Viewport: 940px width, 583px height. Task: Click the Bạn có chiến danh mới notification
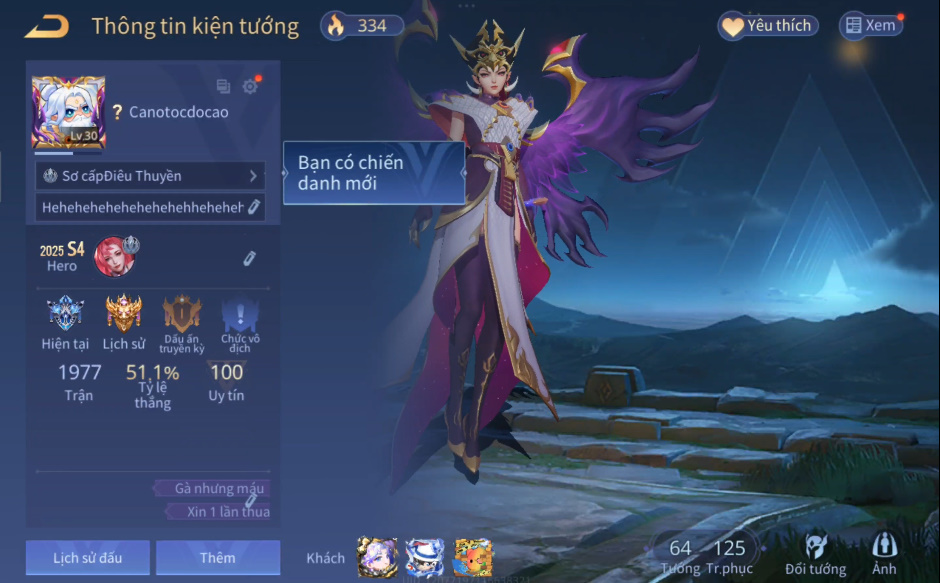(374, 173)
